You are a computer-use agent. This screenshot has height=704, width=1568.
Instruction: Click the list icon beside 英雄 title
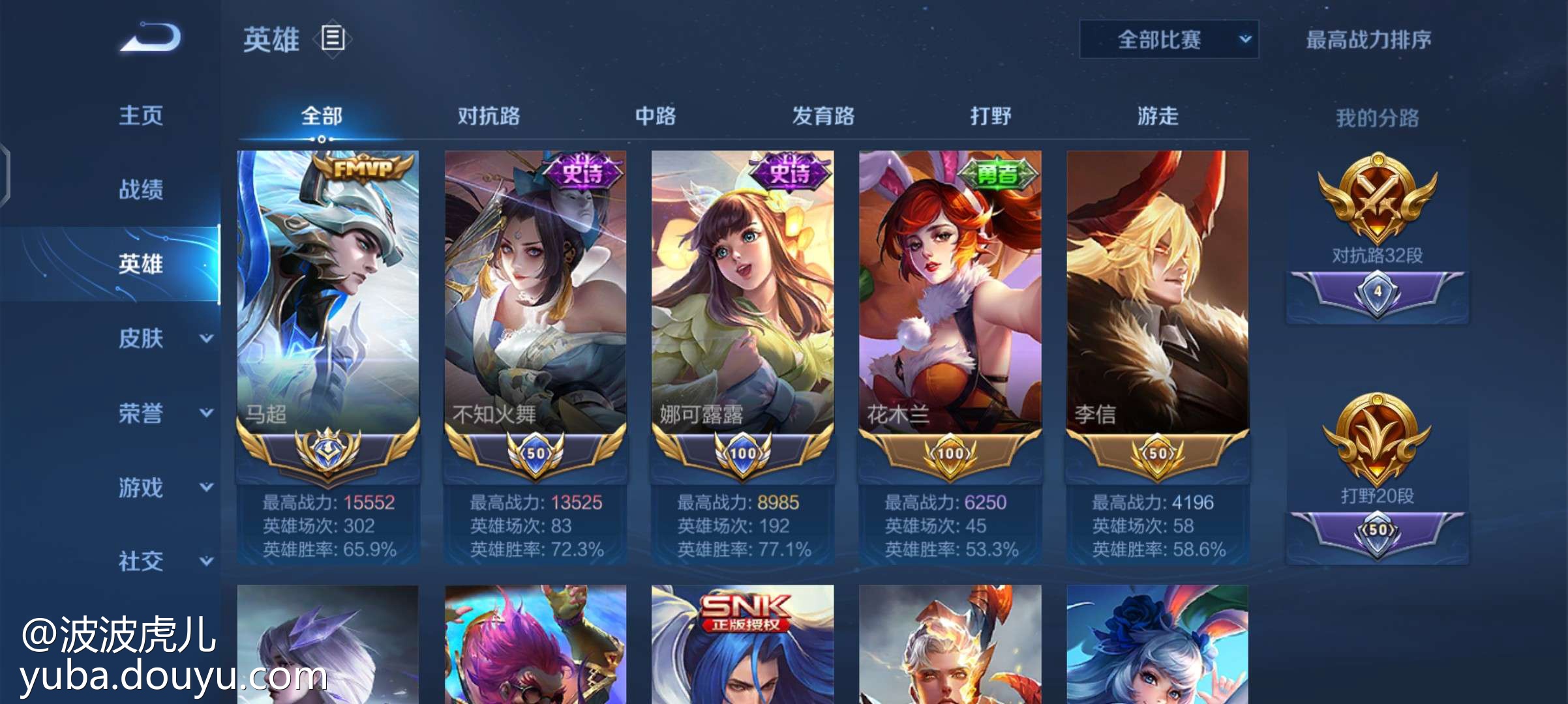(x=333, y=38)
